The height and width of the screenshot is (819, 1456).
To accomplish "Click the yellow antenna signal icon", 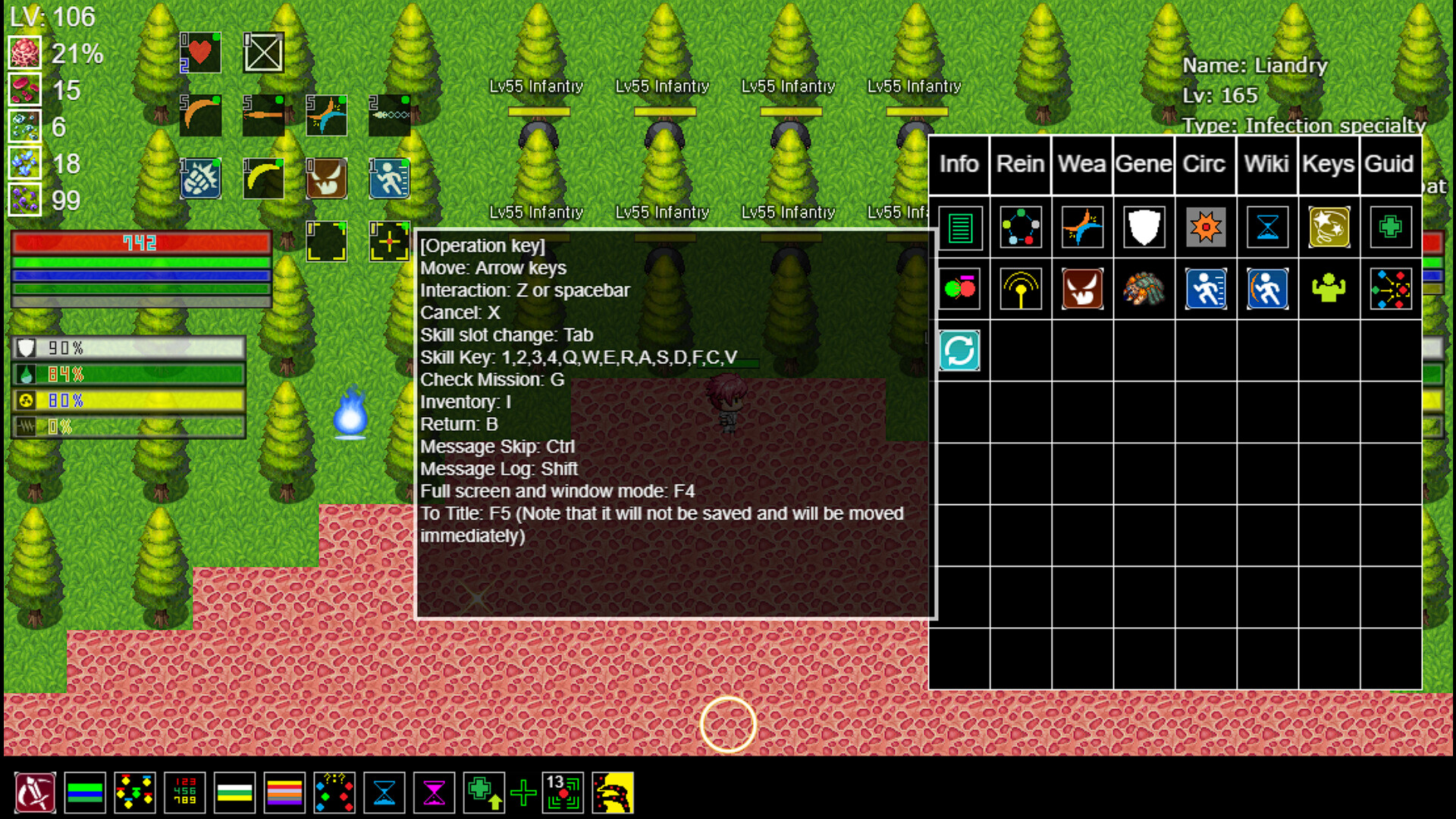I will tap(1020, 289).
